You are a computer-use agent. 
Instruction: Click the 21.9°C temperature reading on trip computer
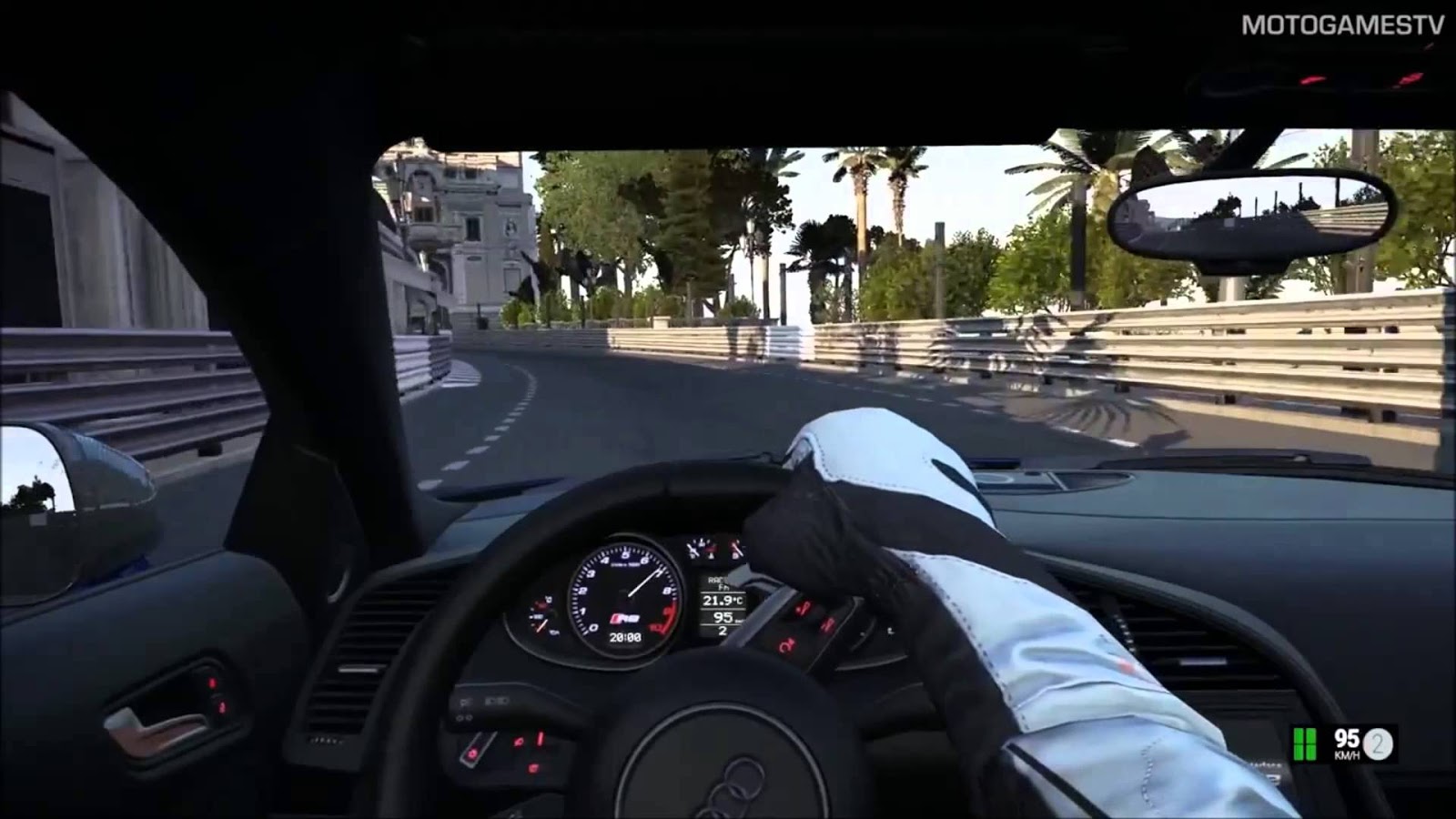(722, 600)
